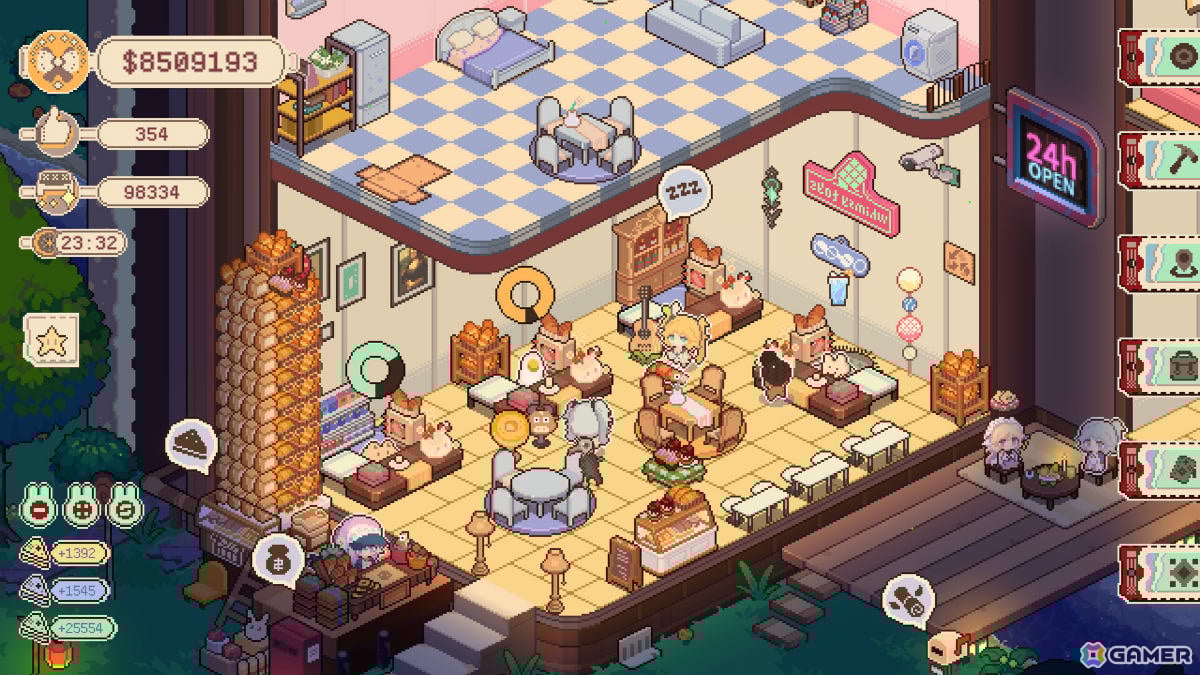Tap the tools speech bubble by the dock

[908, 599]
